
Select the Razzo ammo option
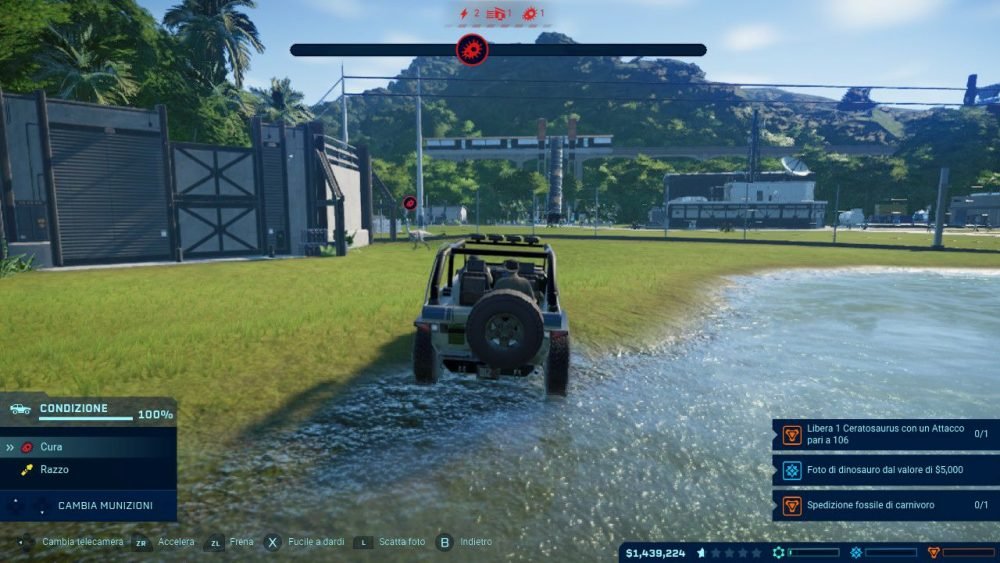(54, 469)
